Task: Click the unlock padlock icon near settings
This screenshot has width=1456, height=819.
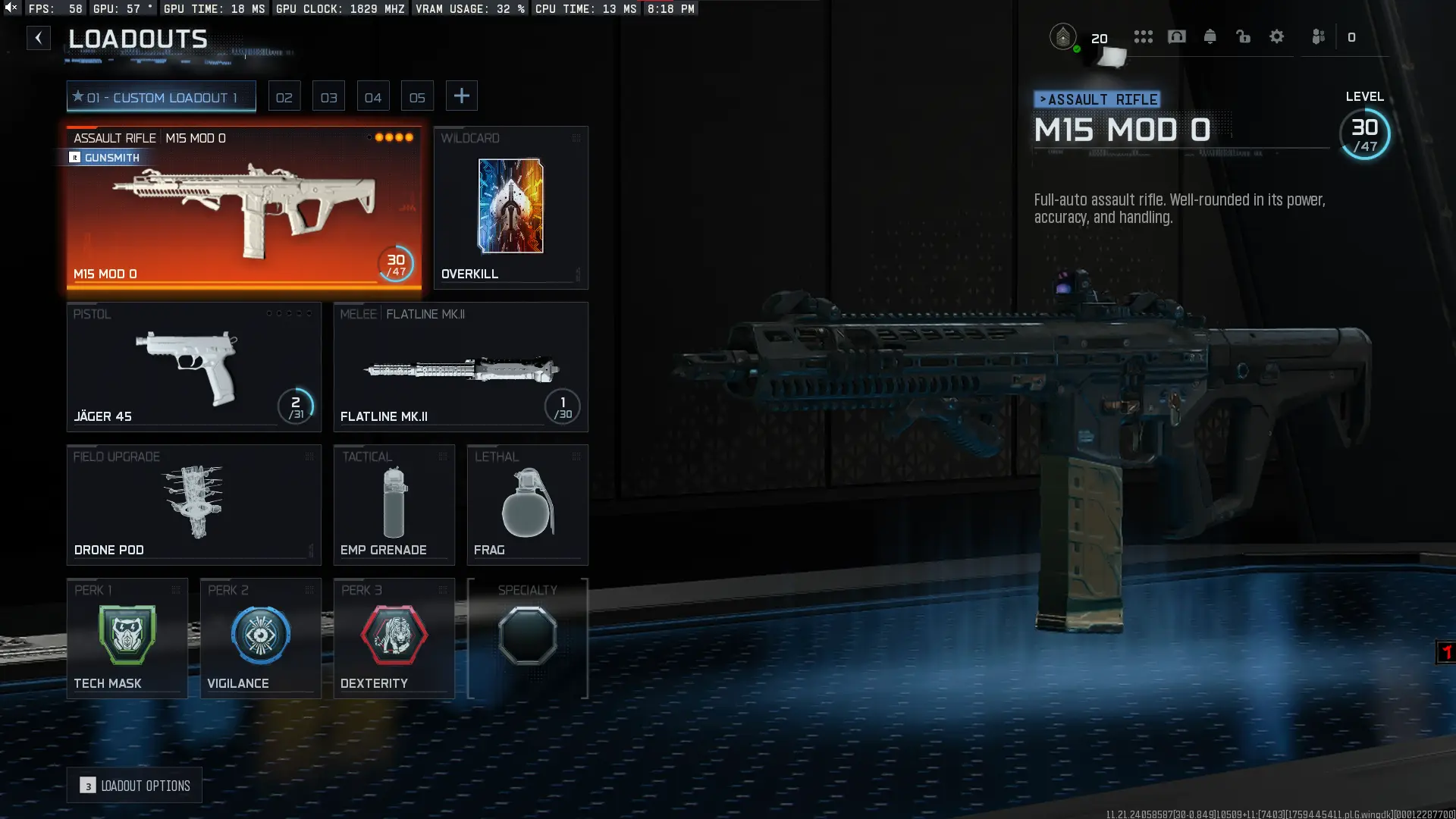Action: click(x=1244, y=36)
